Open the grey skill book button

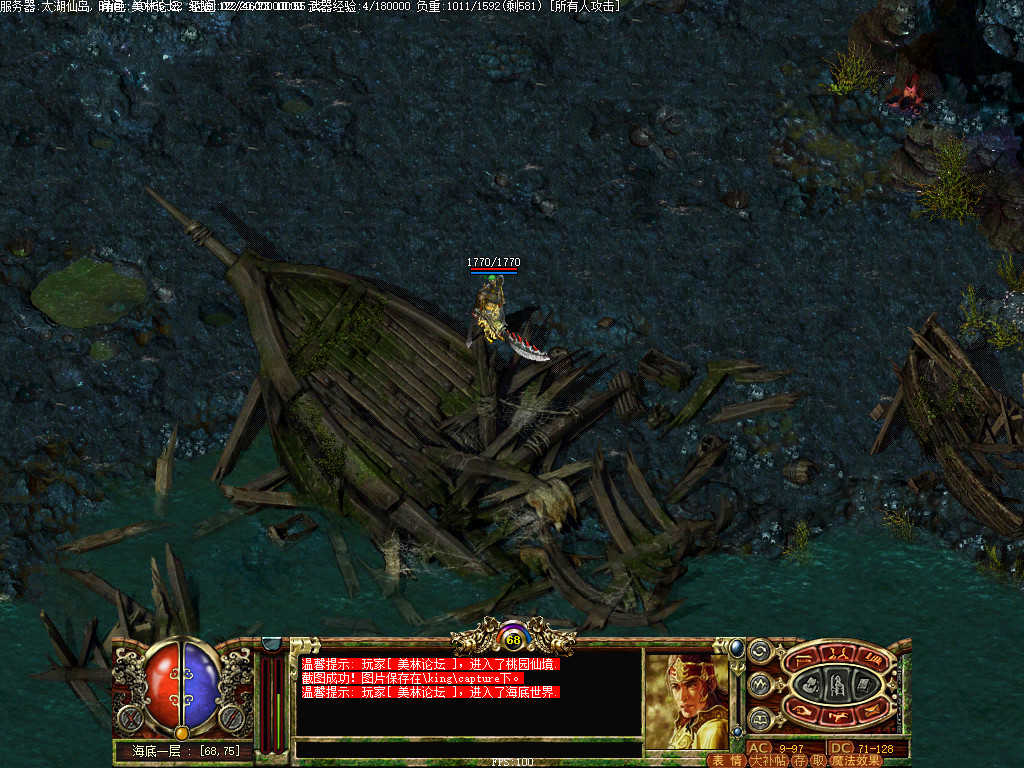pyautogui.click(x=863, y=684)
